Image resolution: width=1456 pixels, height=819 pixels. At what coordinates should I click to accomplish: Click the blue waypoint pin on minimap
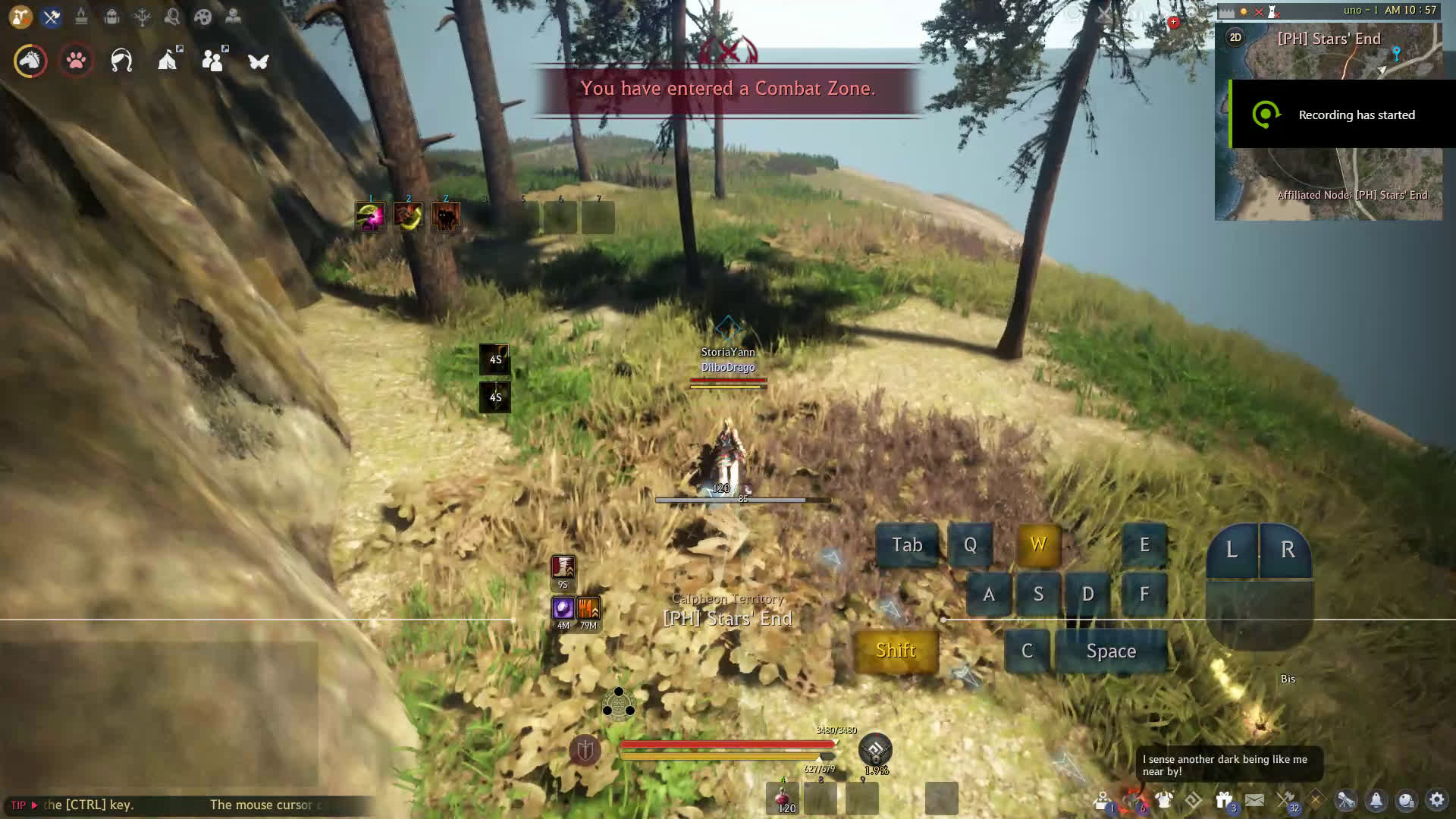click(1396, 52)
